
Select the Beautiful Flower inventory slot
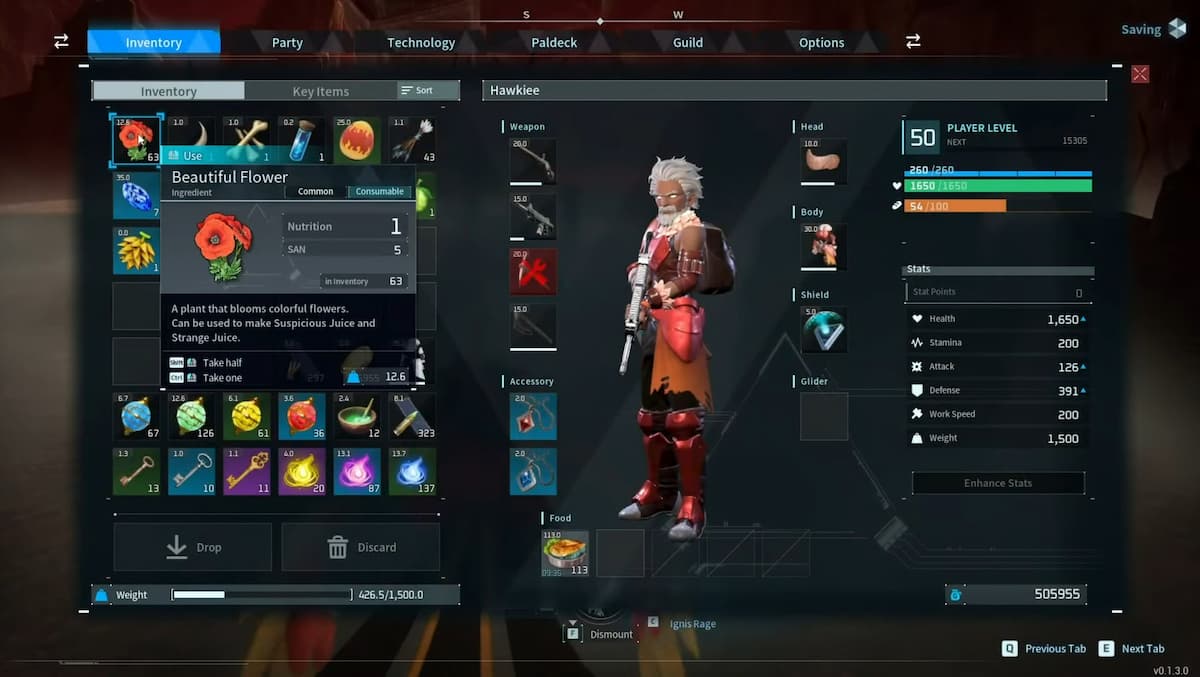click(x=135, y=139)
